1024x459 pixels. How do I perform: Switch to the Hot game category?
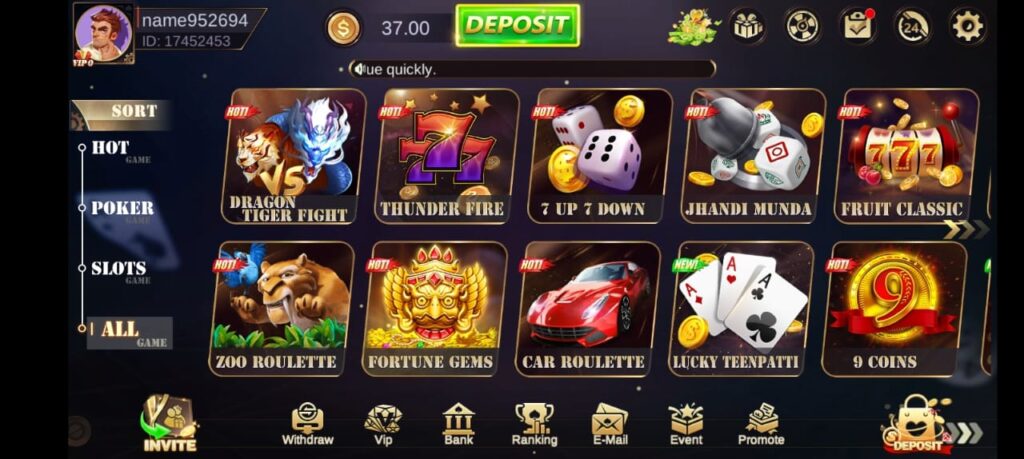point(111,148)
